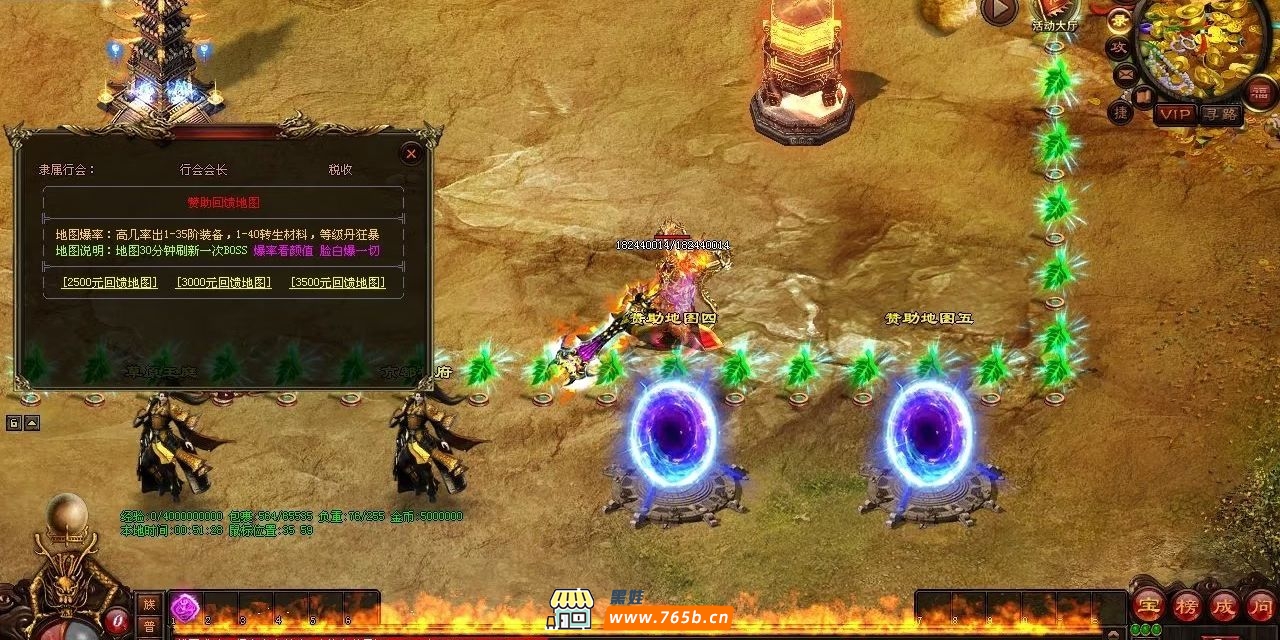Show the 榜 ranking list
This screenshot has width=1280, height=640.
pos(1186,605)
